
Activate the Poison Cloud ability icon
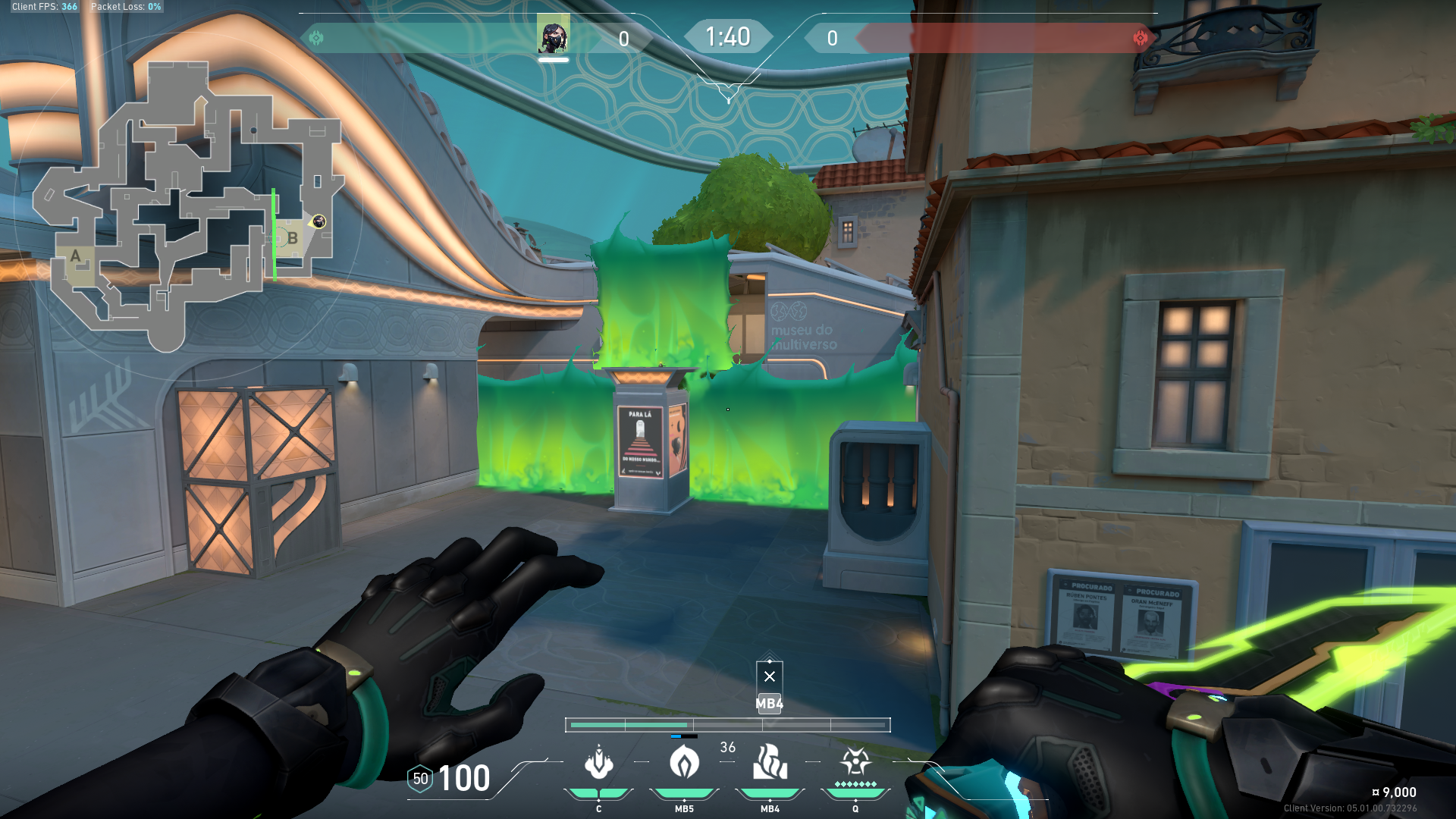tap(684, 762)
